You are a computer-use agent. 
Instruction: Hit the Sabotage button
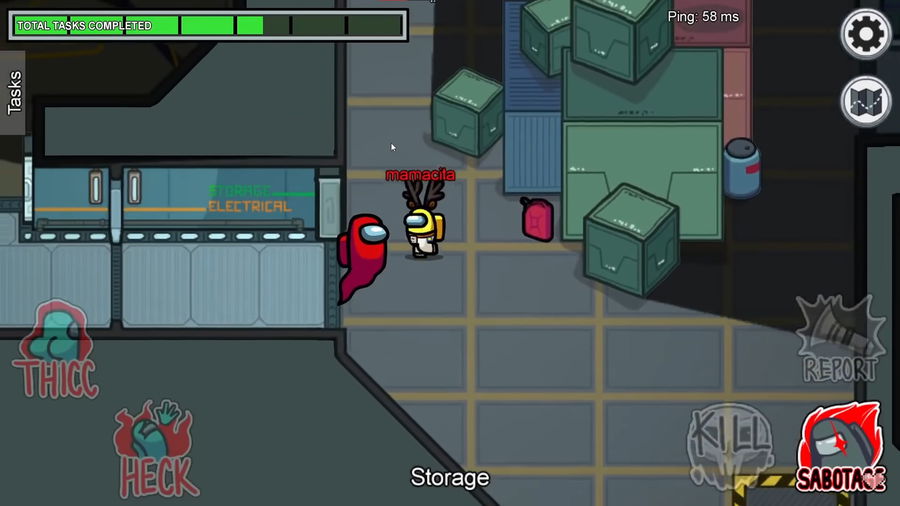click(x=841, y=448)
